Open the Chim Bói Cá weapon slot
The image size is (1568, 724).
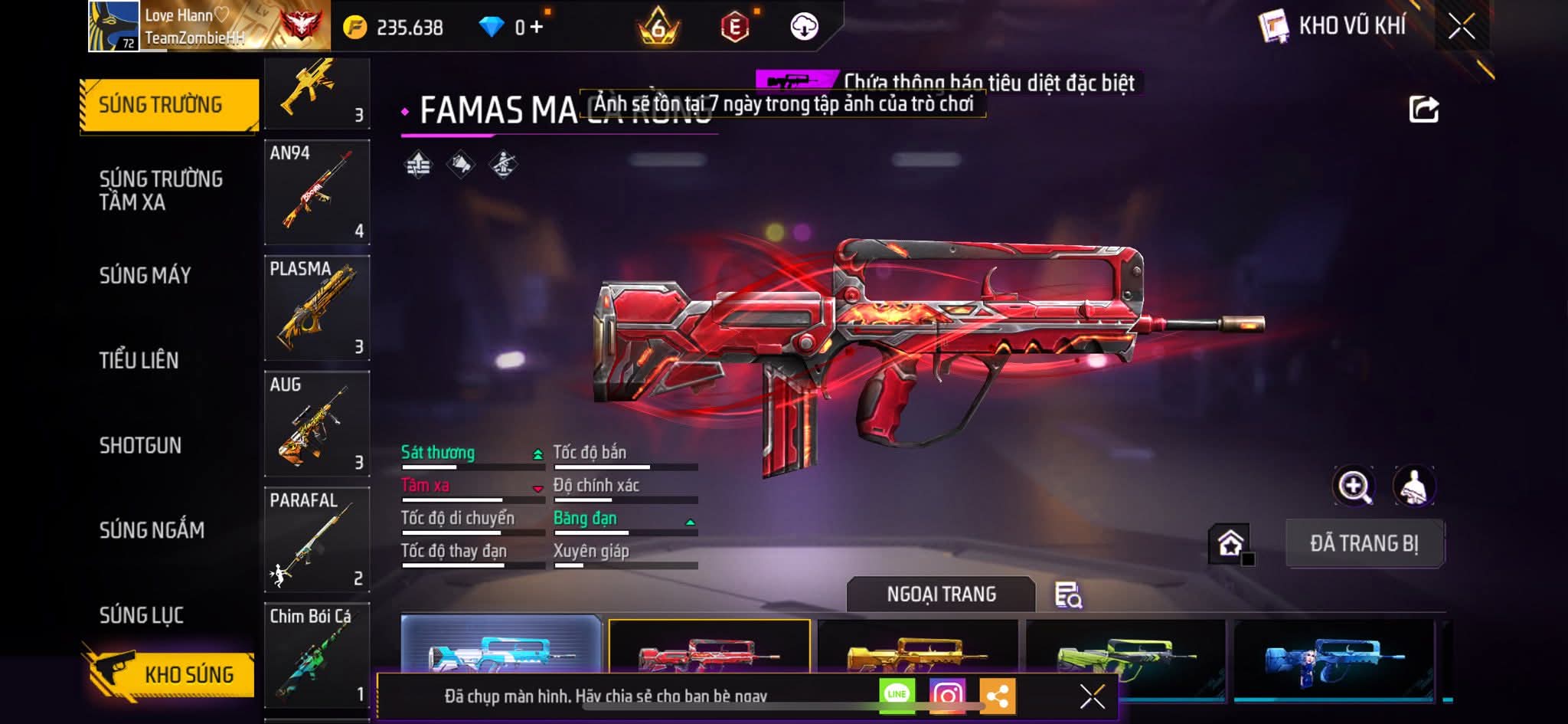pos(317,655)
